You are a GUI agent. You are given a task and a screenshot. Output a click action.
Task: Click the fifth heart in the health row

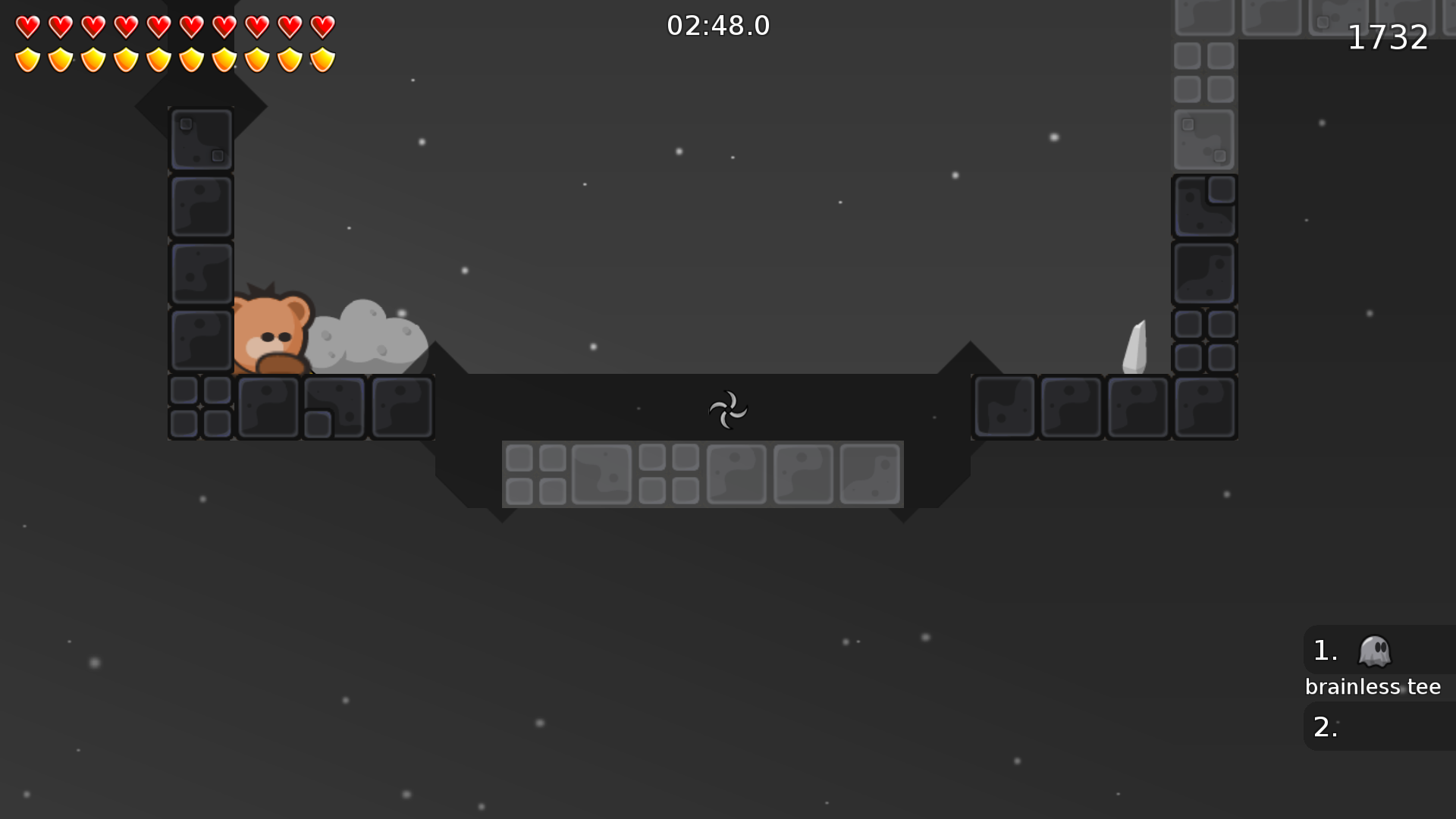158,25
